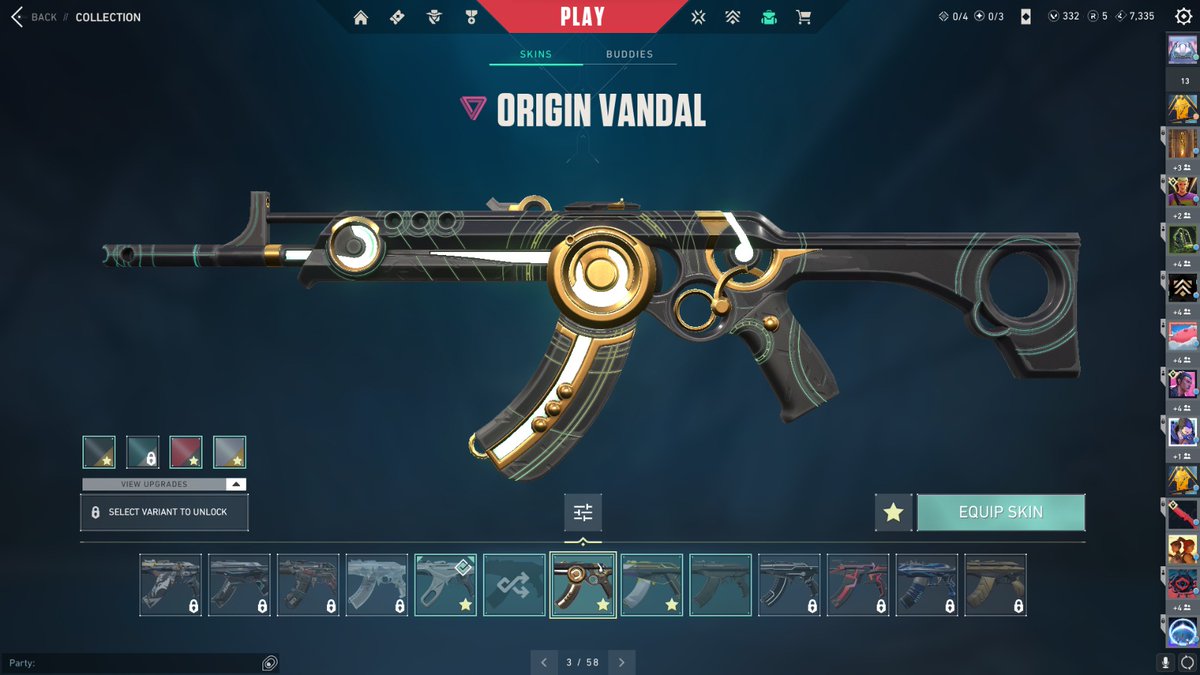Toggle the favorite star beside Equip Skin

tap(893, 512)
